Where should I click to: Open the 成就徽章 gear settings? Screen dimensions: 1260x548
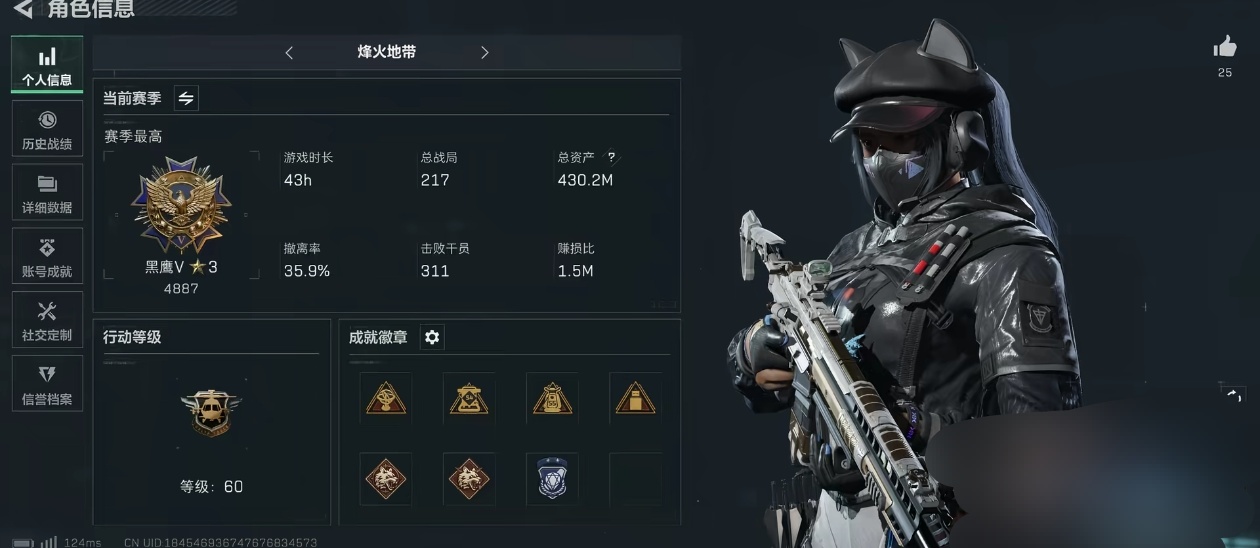click(432, 338)
